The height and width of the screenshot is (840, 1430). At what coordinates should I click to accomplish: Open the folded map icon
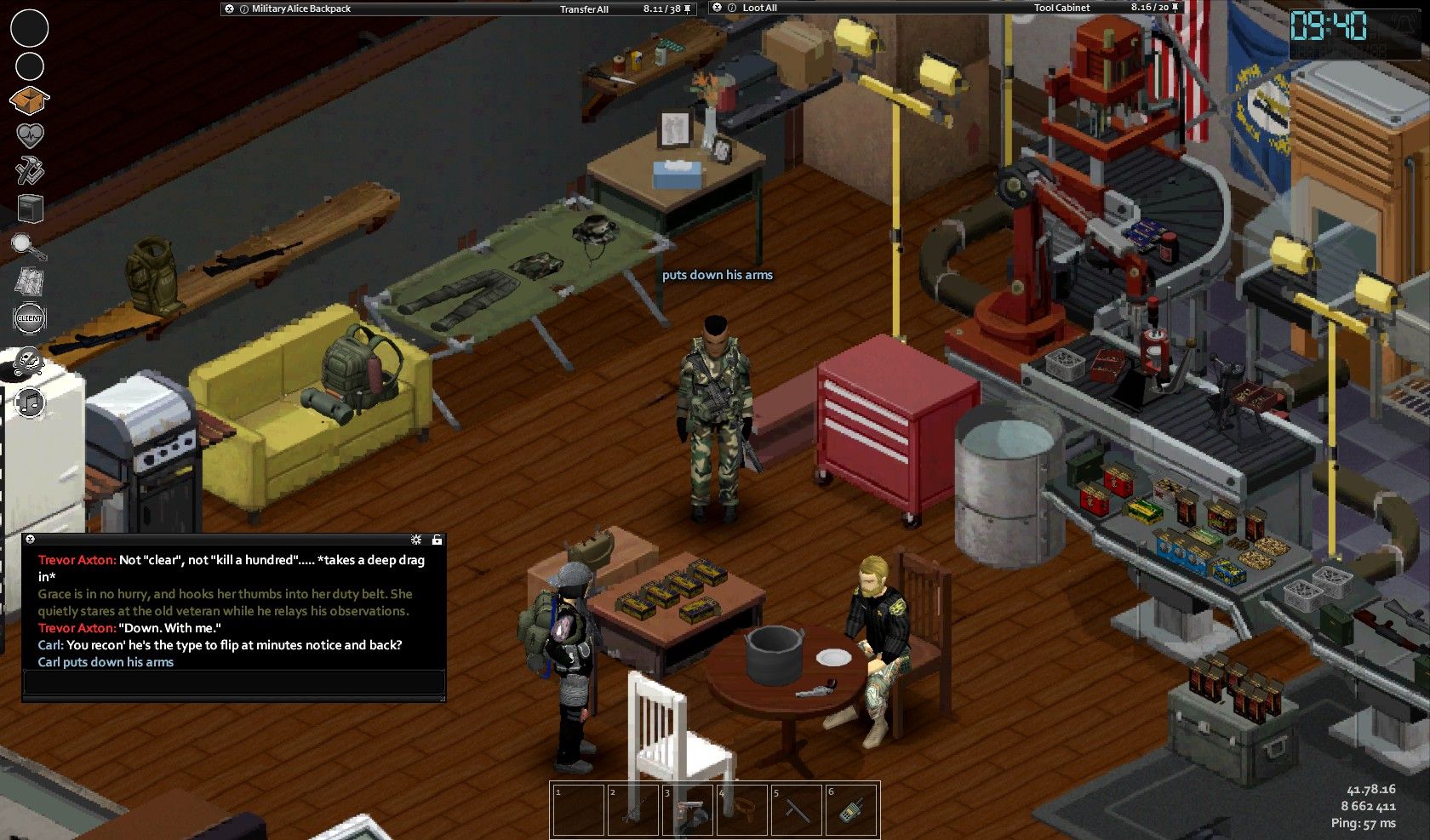(x=30, y=282)
